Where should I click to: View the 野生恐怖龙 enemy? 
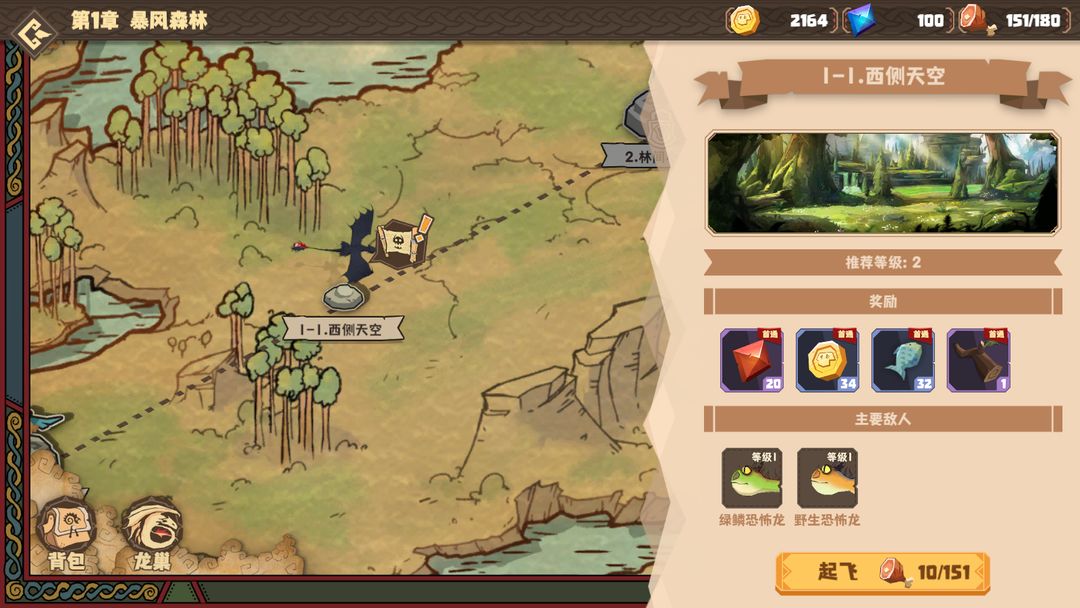click(827, 478)
